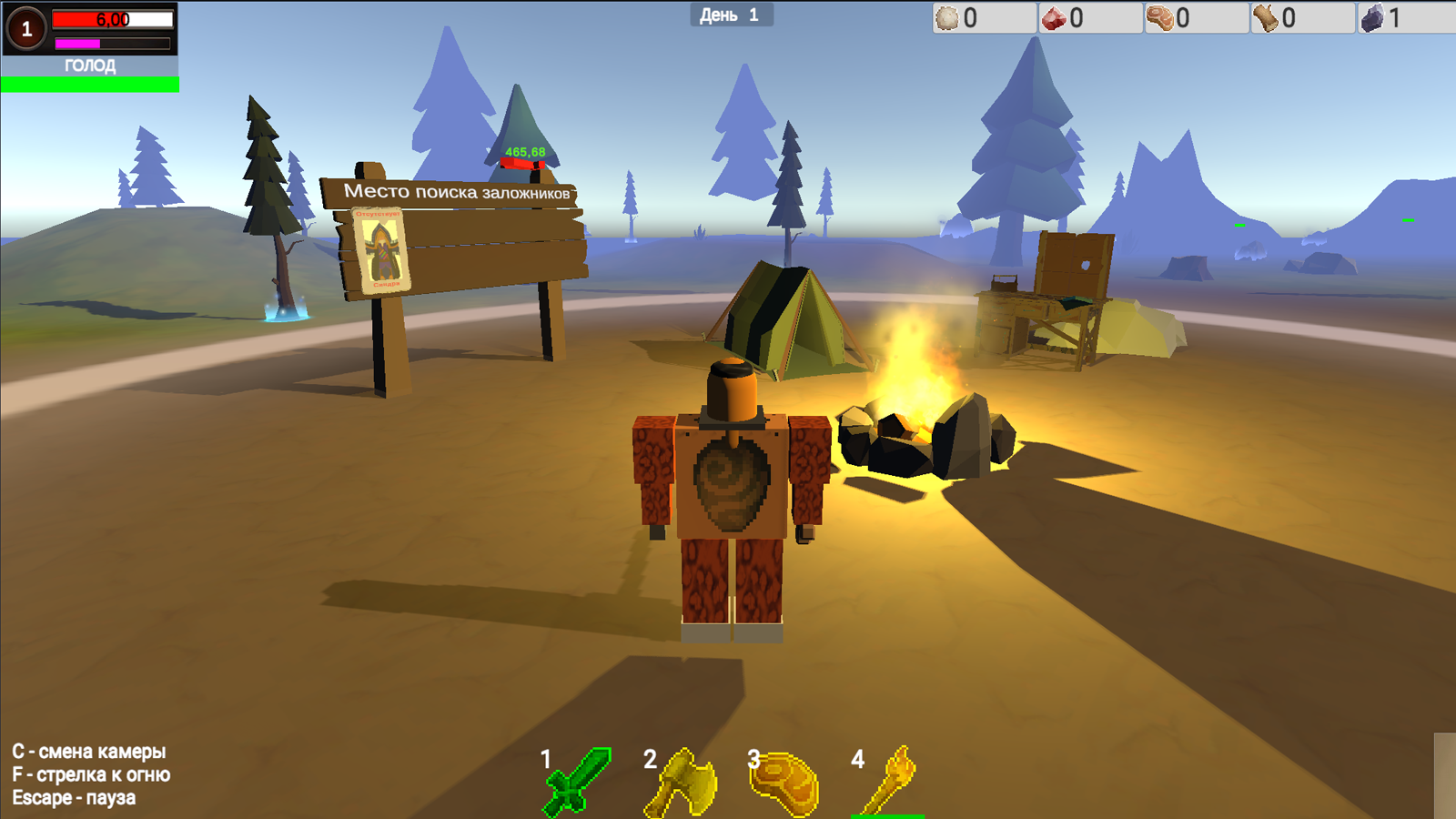Click the 'C - смена камеры' hint

88,753
